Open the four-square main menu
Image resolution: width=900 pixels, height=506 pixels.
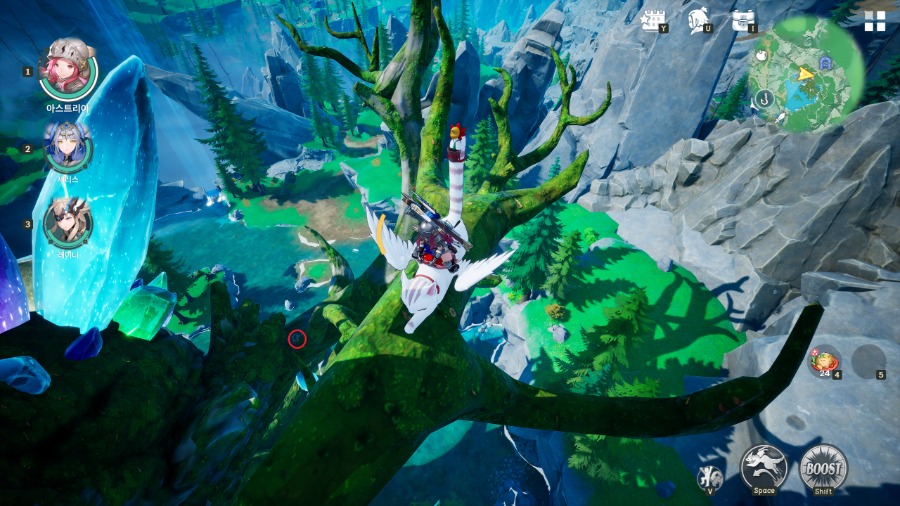click(875, 22)
